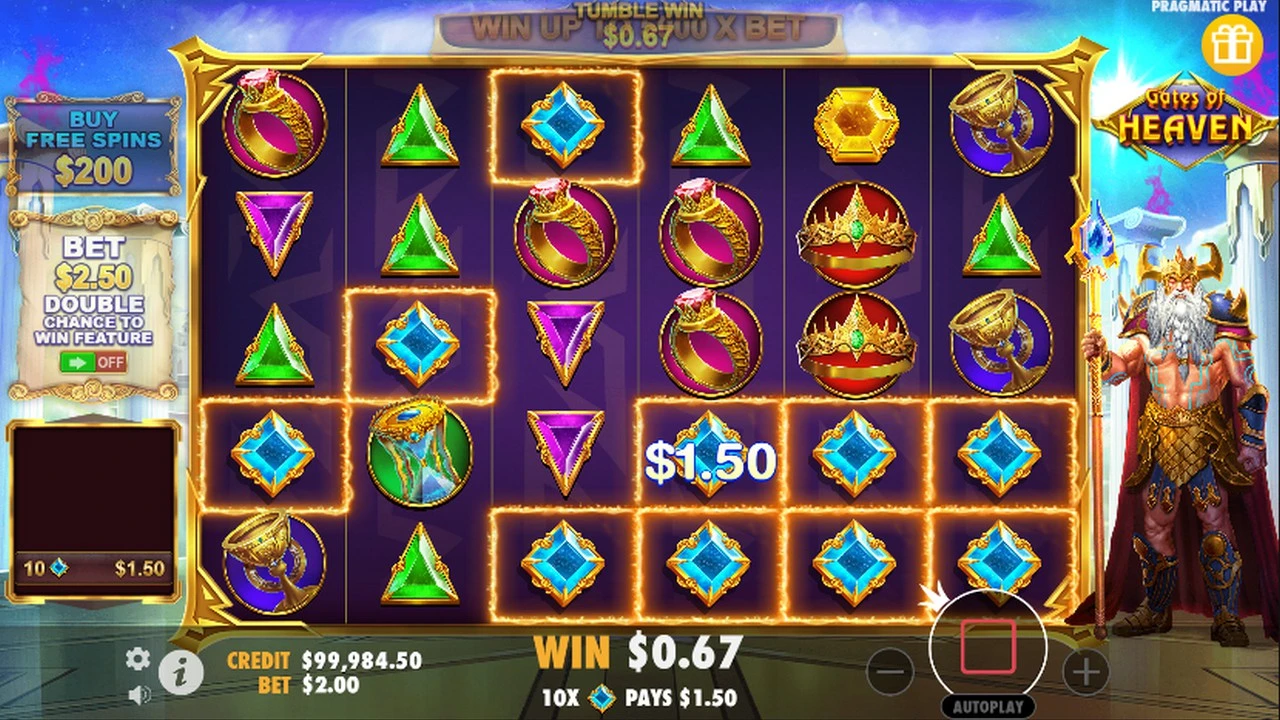Click plus to increase the bet

(1087, 671)
